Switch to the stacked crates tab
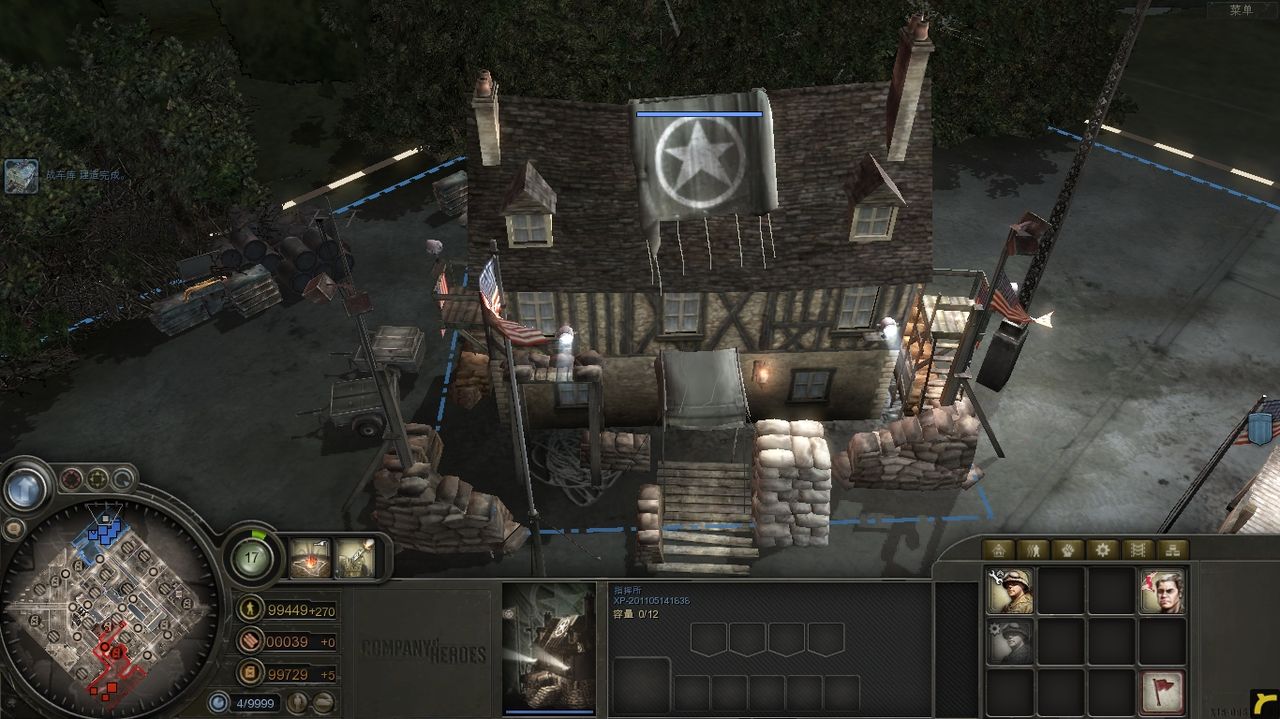The width and height of the screenshot is (1280, 719). (x=1172, y=549)
